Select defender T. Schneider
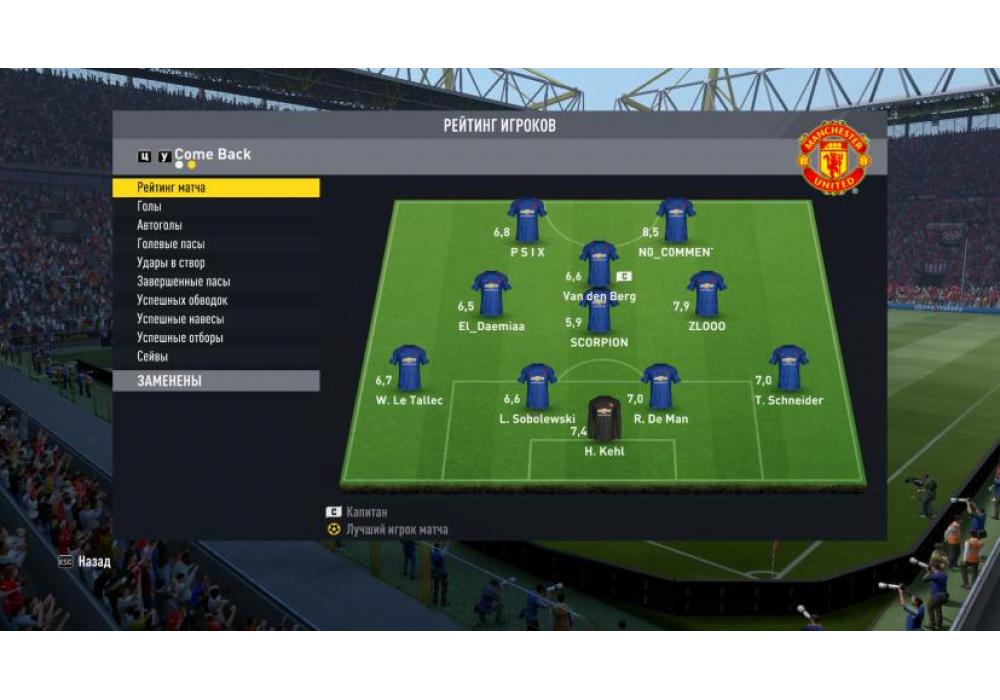 (x=789, y=368)
